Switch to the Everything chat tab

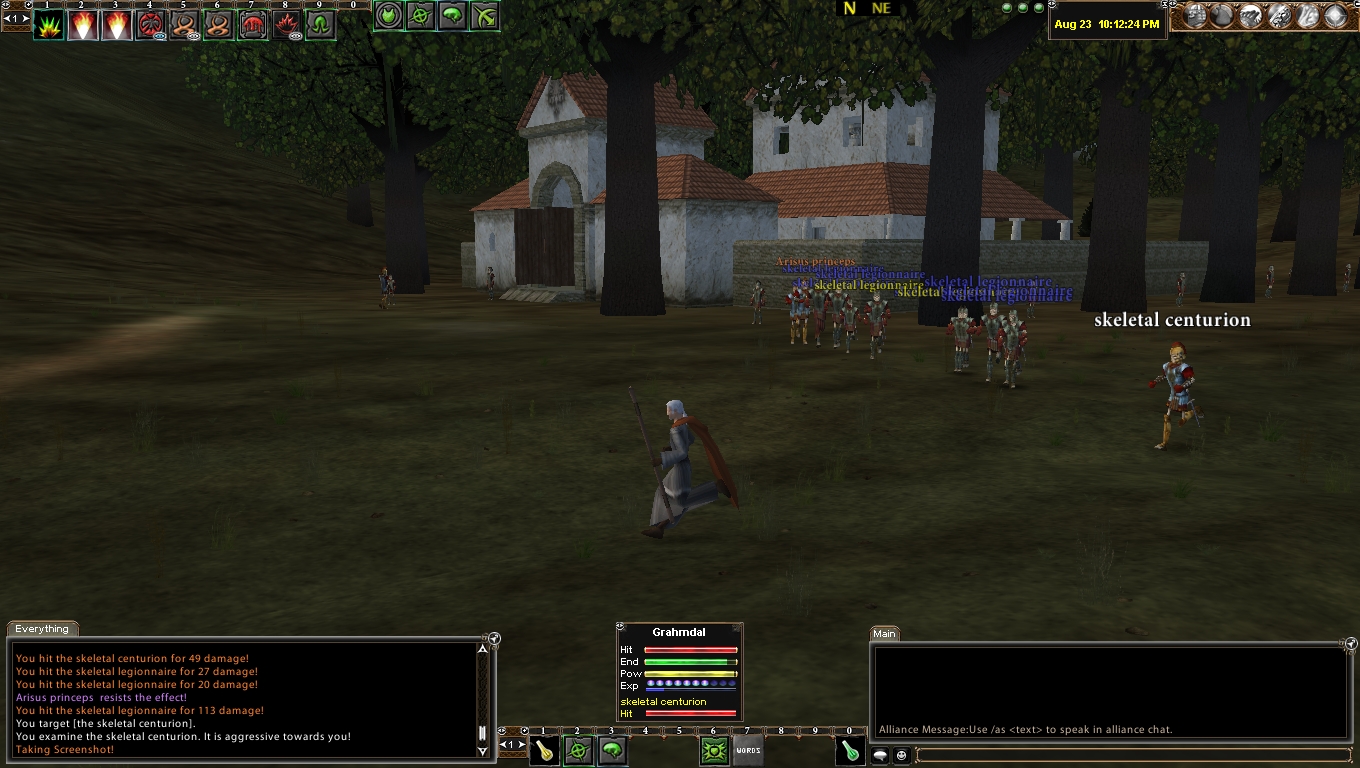(42, 629)
